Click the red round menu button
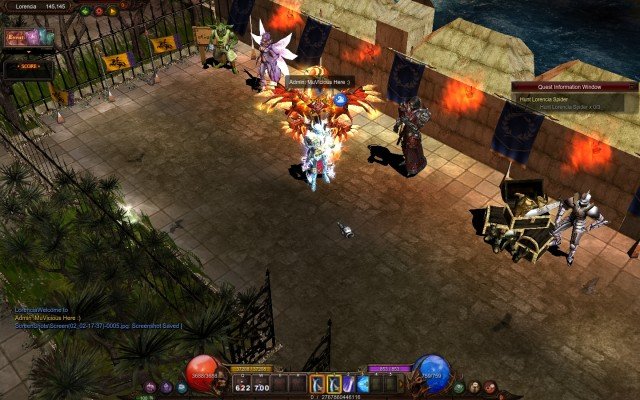 coord(490,387)
